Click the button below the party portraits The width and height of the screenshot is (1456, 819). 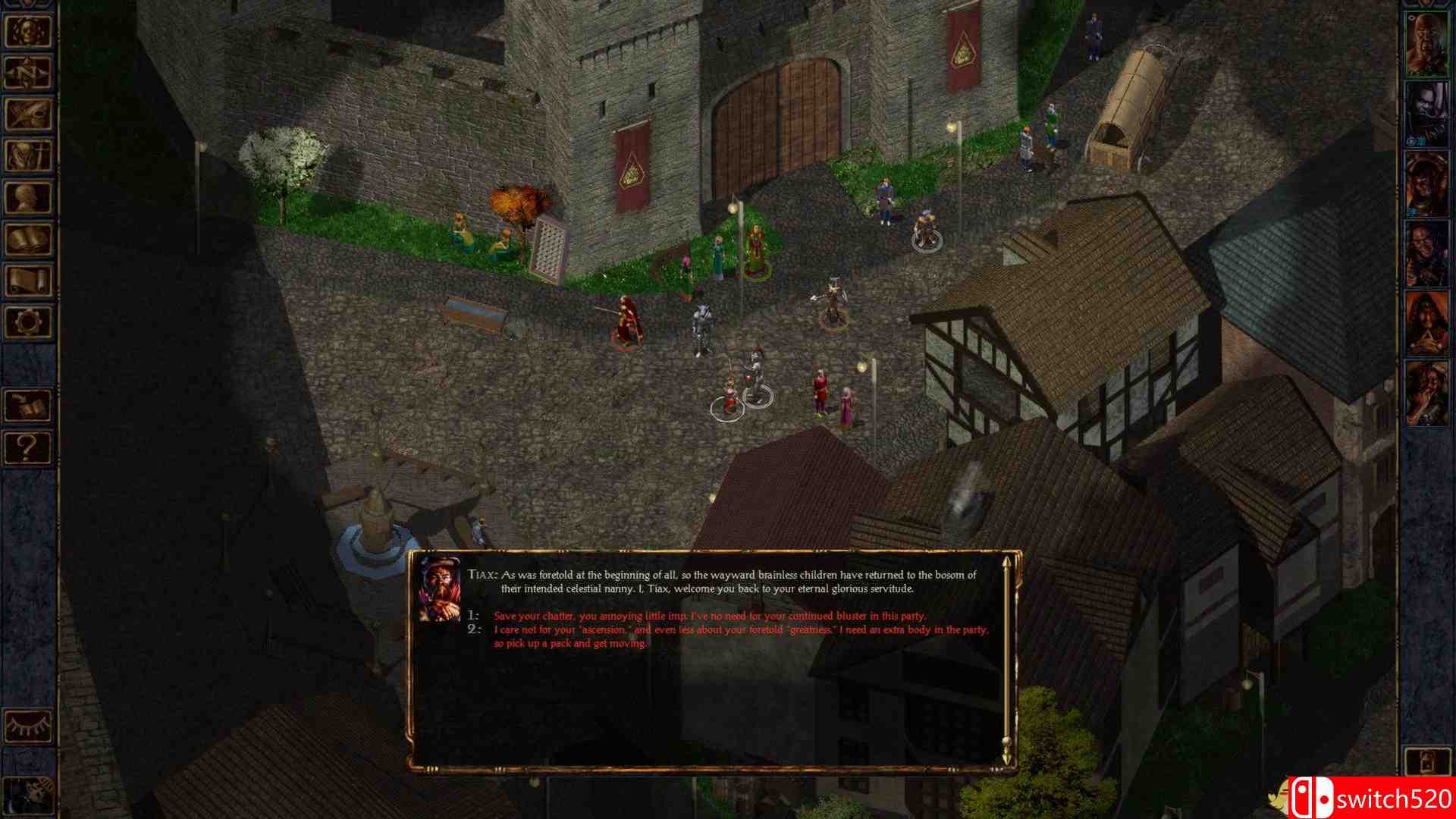(1426, 762)
